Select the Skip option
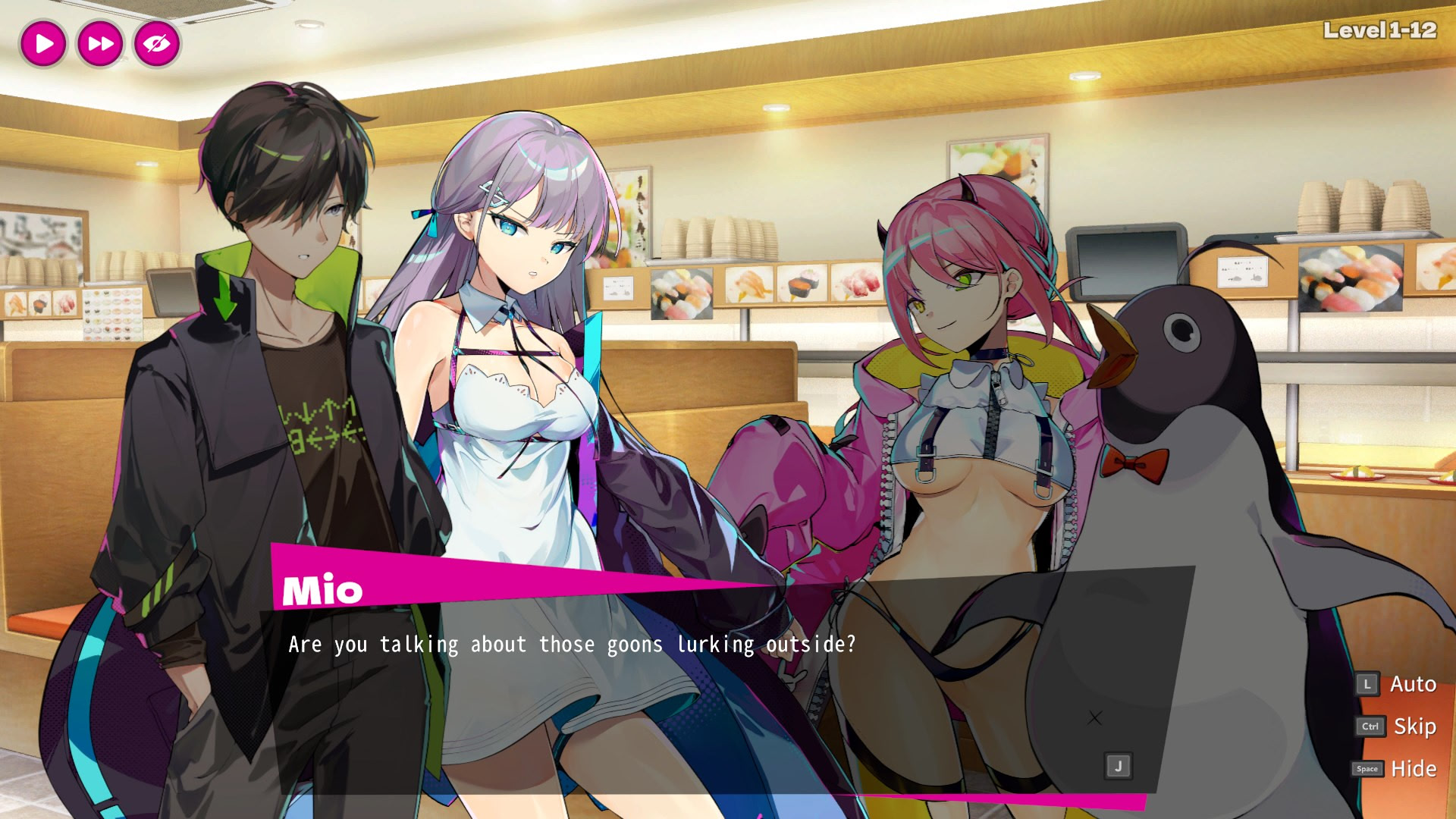This screenshot has width=1456, height=819. [1414, 726]
